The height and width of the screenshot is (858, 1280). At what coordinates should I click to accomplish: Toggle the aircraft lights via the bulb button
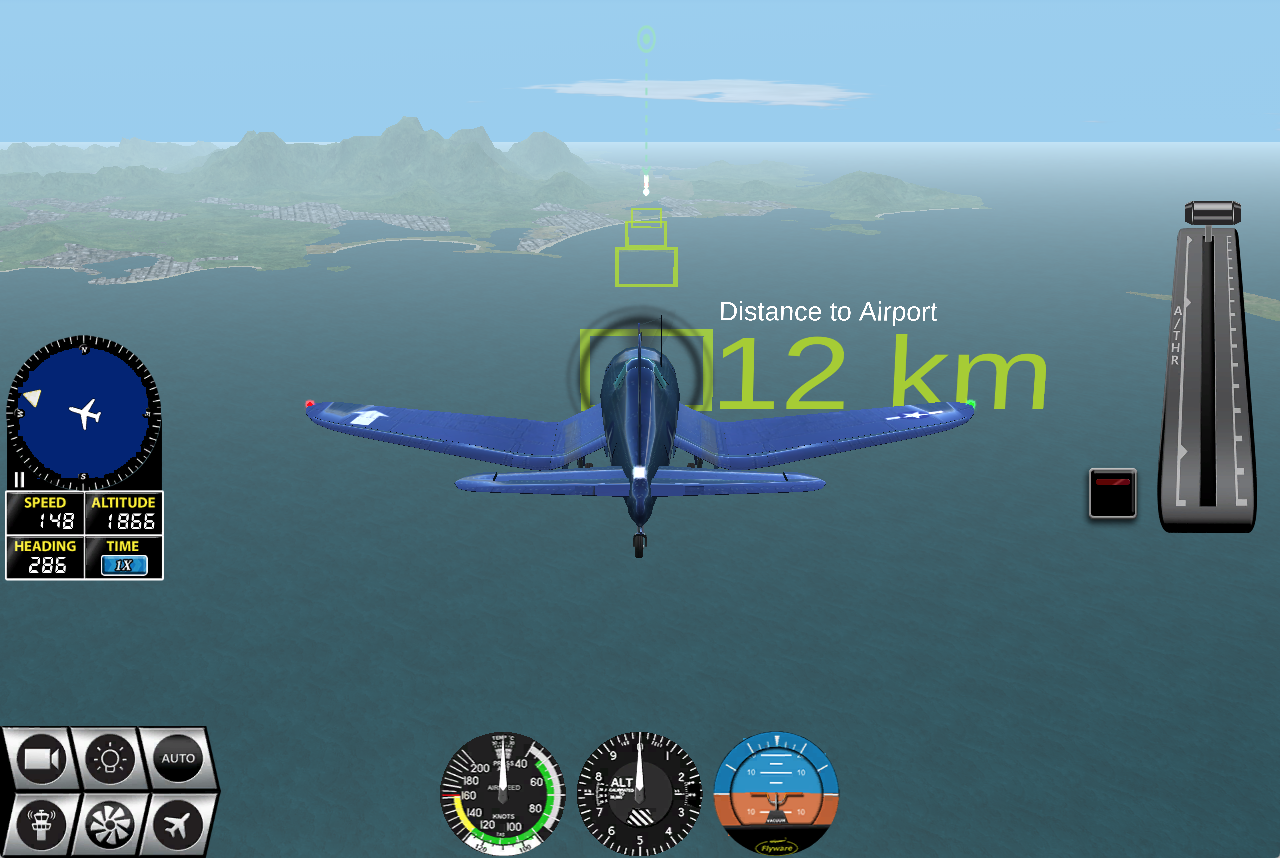click(x=110, y=760)
